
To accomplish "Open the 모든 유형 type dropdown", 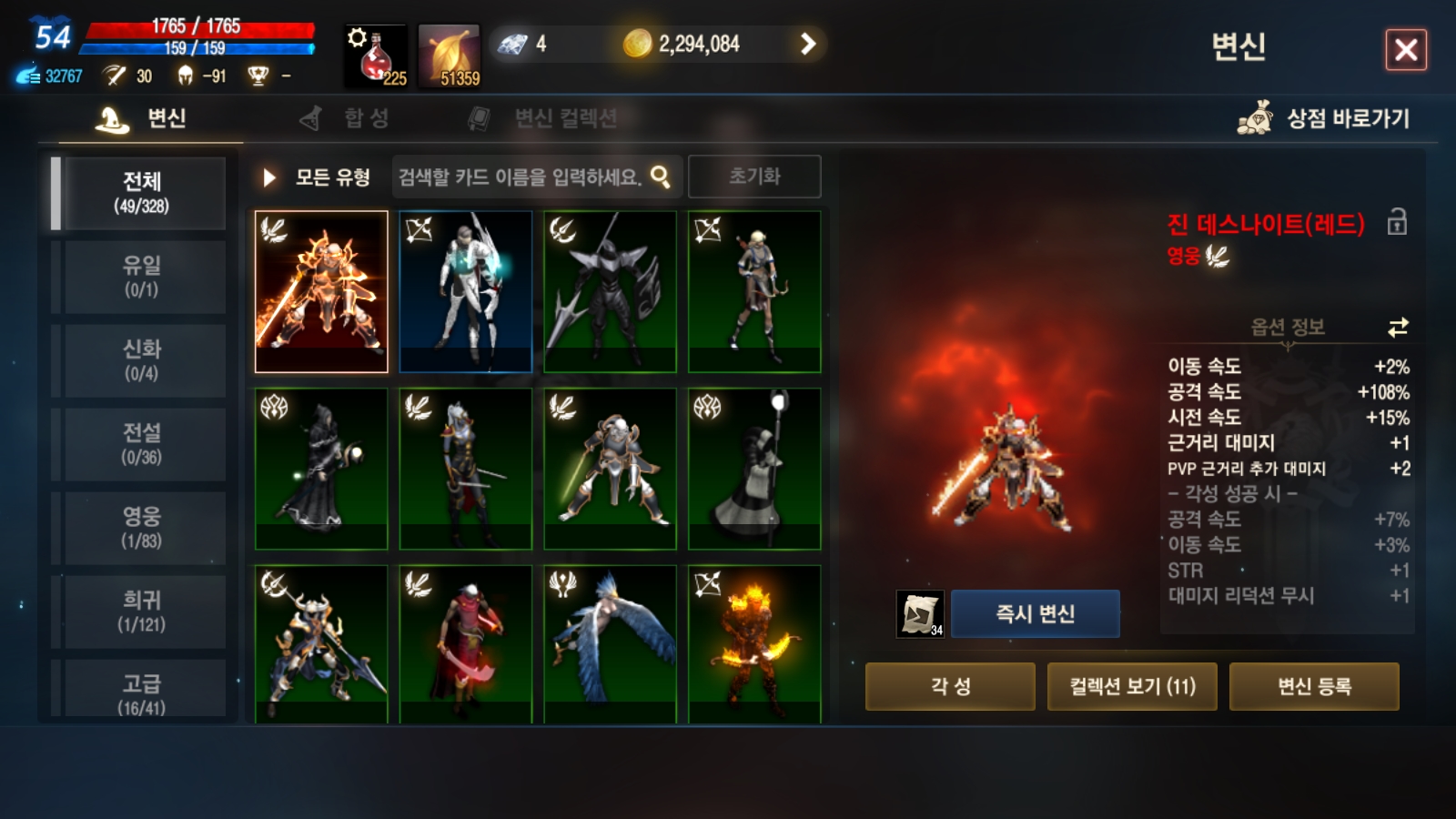I will [317, 177].
